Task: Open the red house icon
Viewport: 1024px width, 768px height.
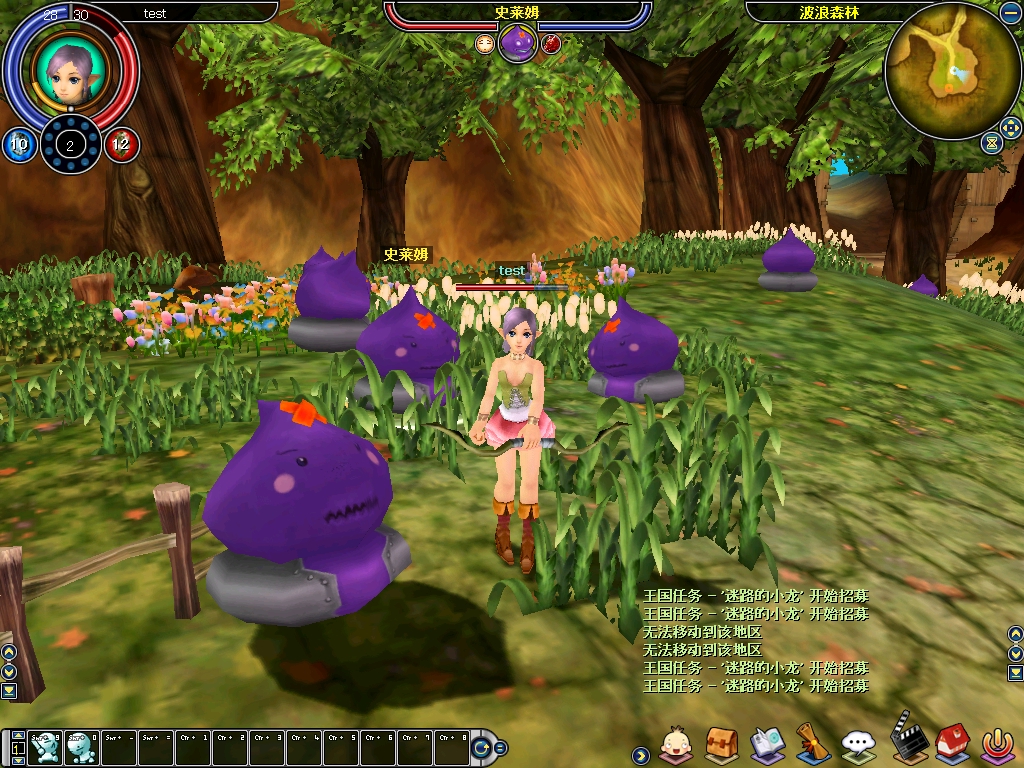Action: pyautogui.click(x=951, y=743)
